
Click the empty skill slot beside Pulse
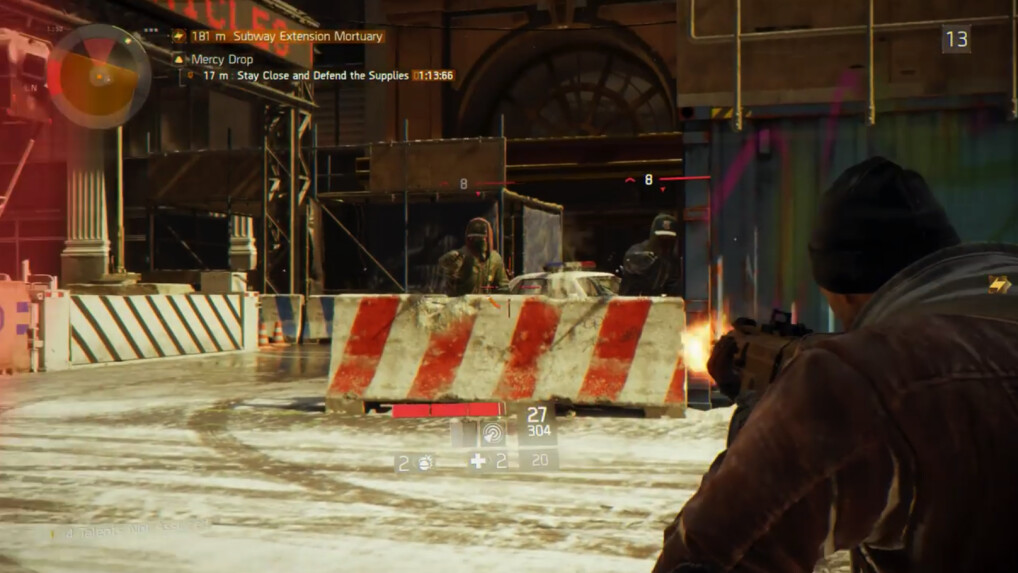click(463, 432)
